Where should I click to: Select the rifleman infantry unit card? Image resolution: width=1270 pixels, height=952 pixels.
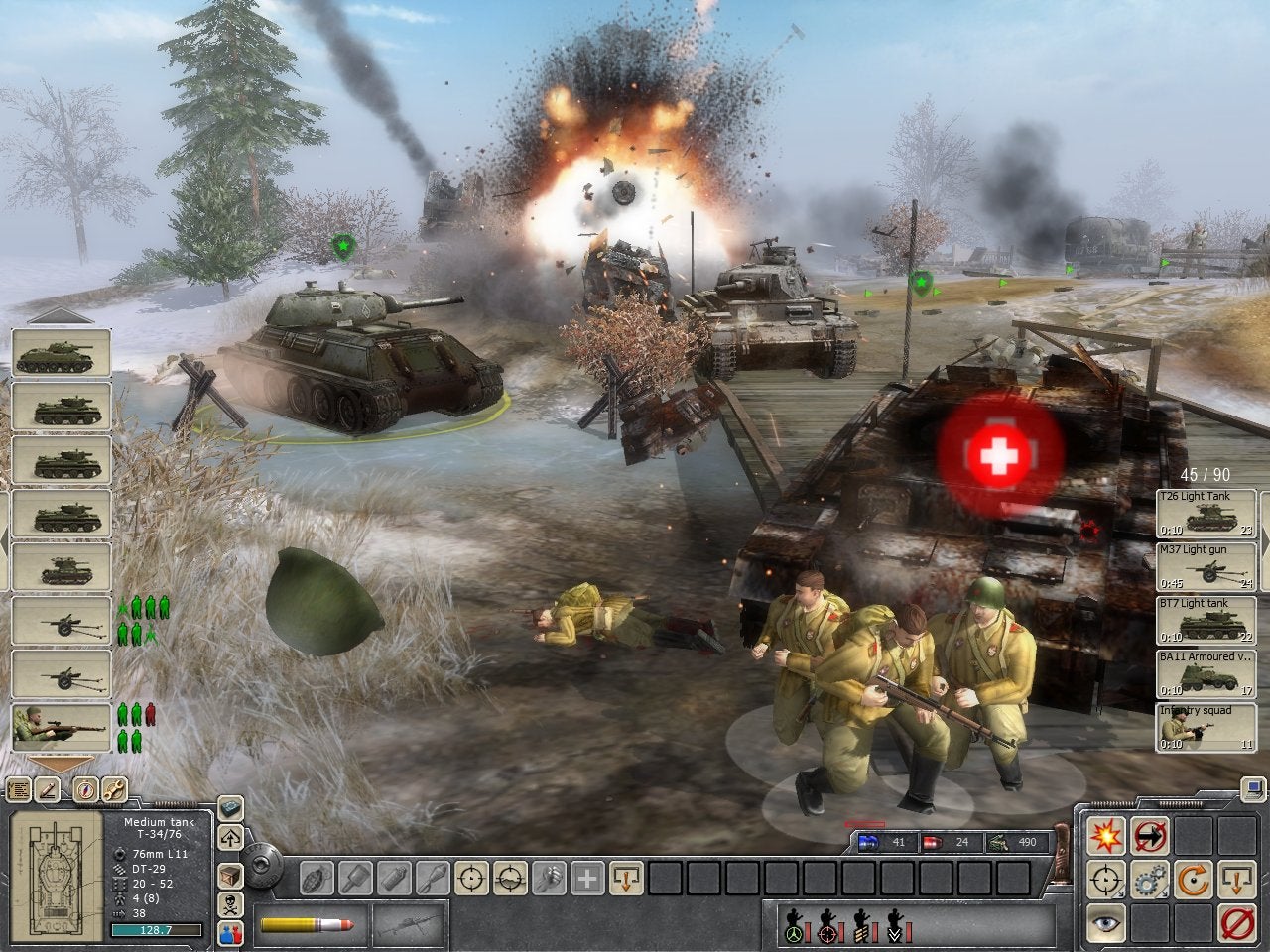(62, 727)
